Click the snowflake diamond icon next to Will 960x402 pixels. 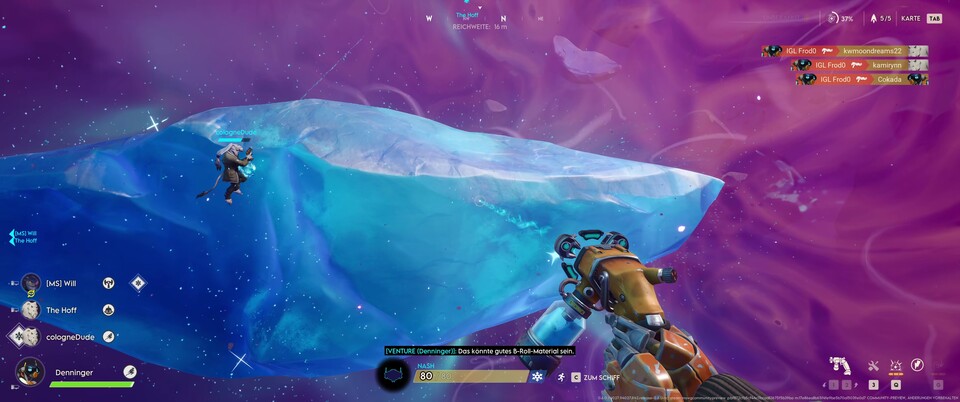[138, 283]
